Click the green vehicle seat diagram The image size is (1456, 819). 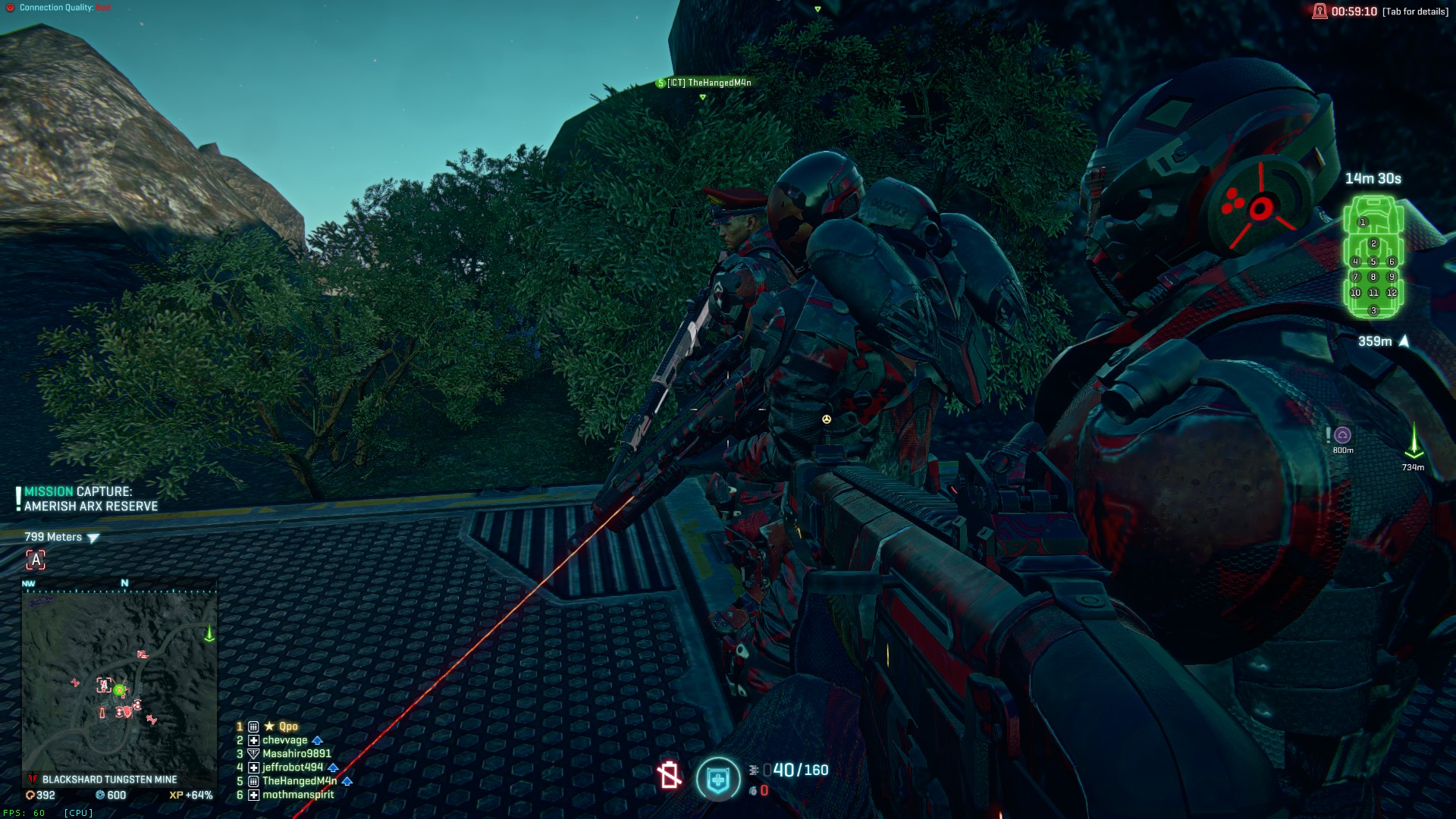(1373, 258)
